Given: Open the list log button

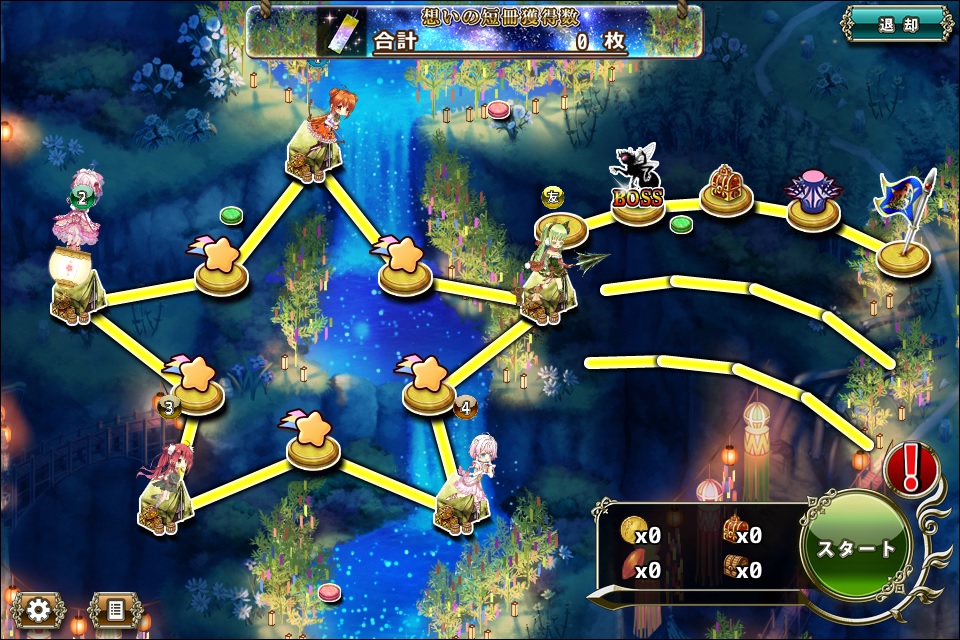Looking at the screenshot, I should pyautogui.click(x=115, y=609).
